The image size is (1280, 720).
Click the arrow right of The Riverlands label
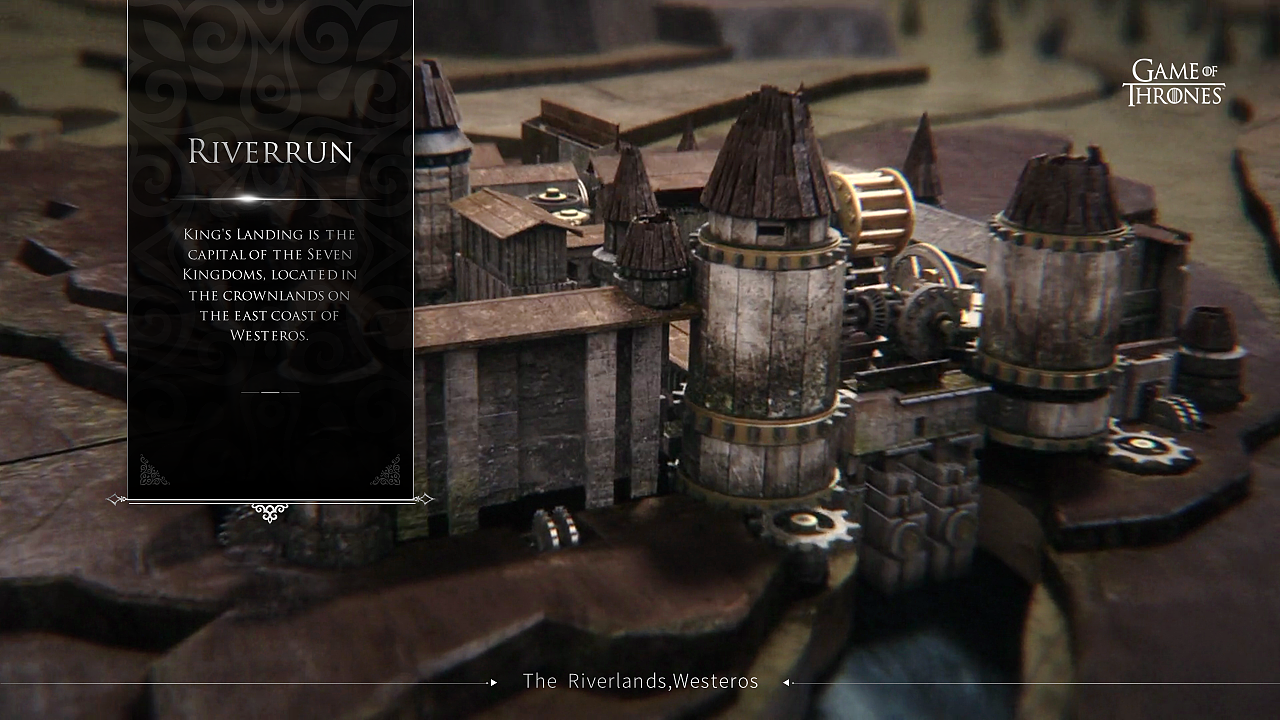pyautogui.click(x=787, y=683)
